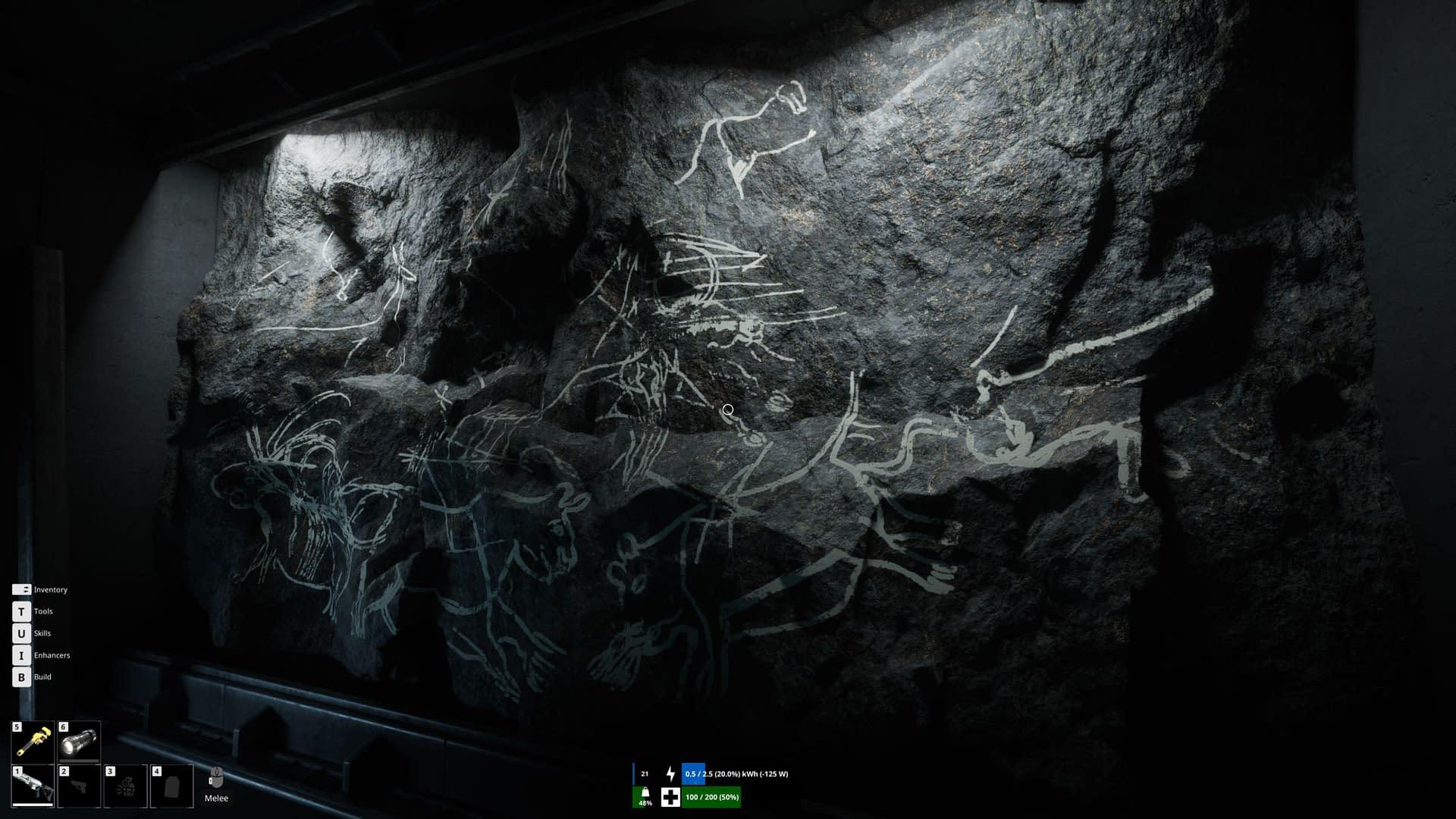Image resolution: width=1456 pixels, height=819 pixels.
Task: Pick the armor plate slot
Action: (x=171, y=786)
